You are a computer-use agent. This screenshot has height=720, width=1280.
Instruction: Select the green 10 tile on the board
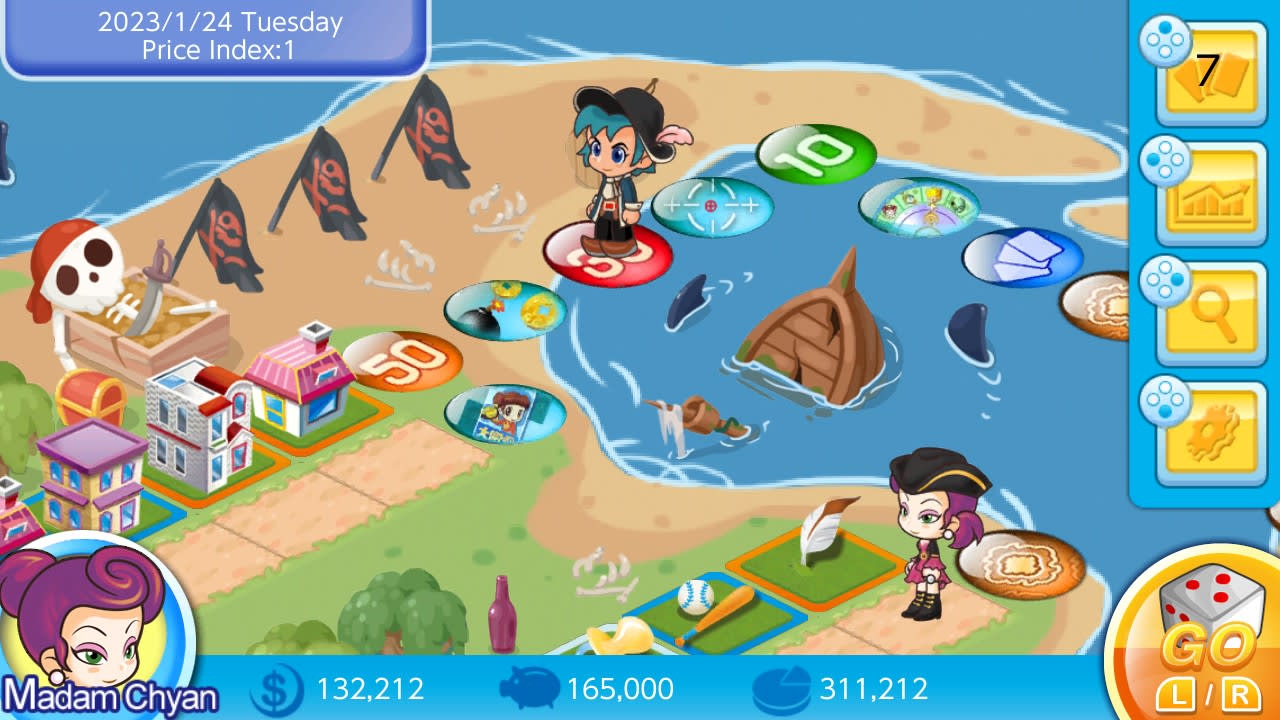[815, 154]
